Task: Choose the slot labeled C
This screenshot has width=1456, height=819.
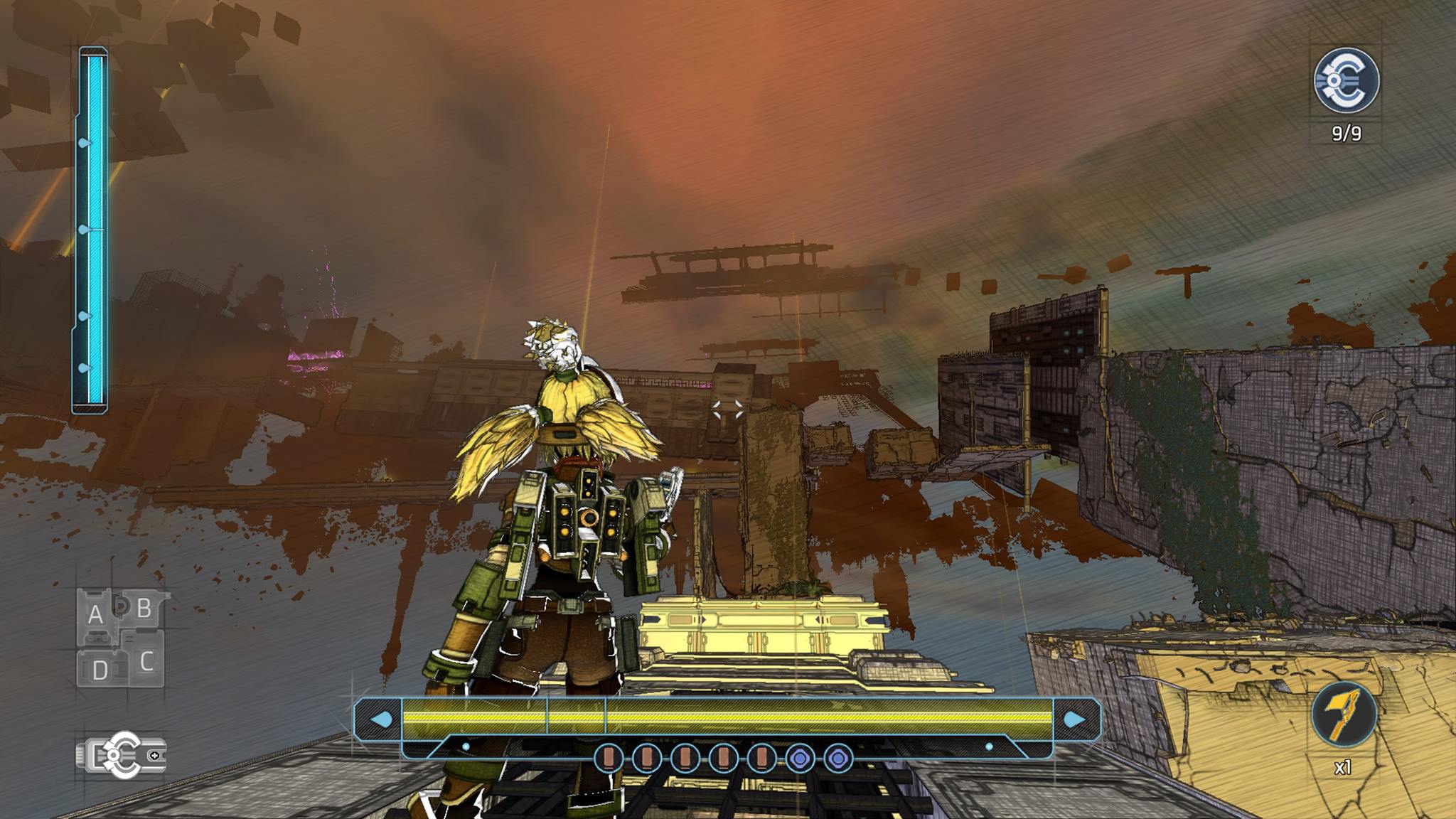Action: [x=146, y=662]
